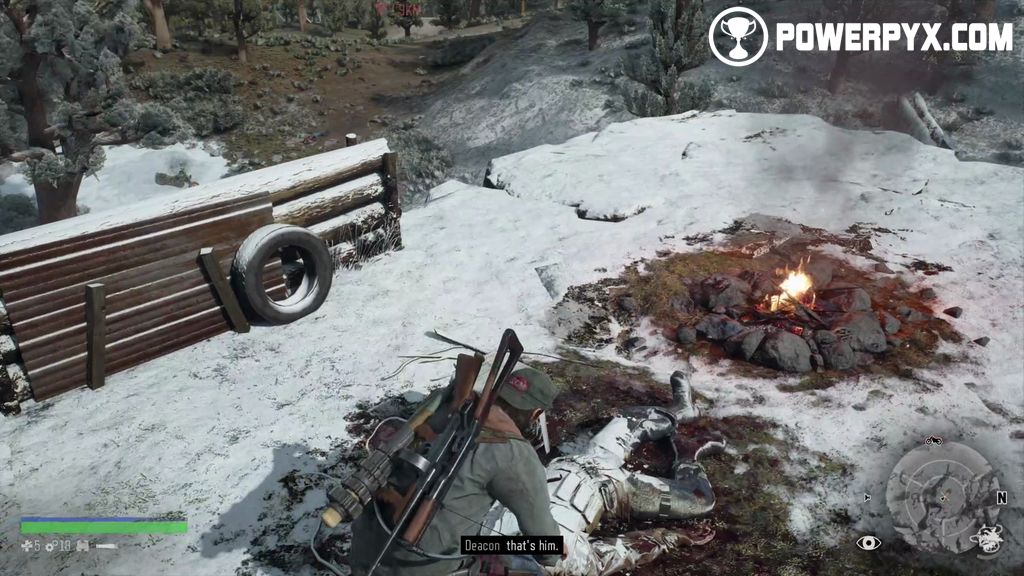The width and height of the screenshot is (1024, 576).
Task: Select the eye visibility icon
Action: [868, 543]
